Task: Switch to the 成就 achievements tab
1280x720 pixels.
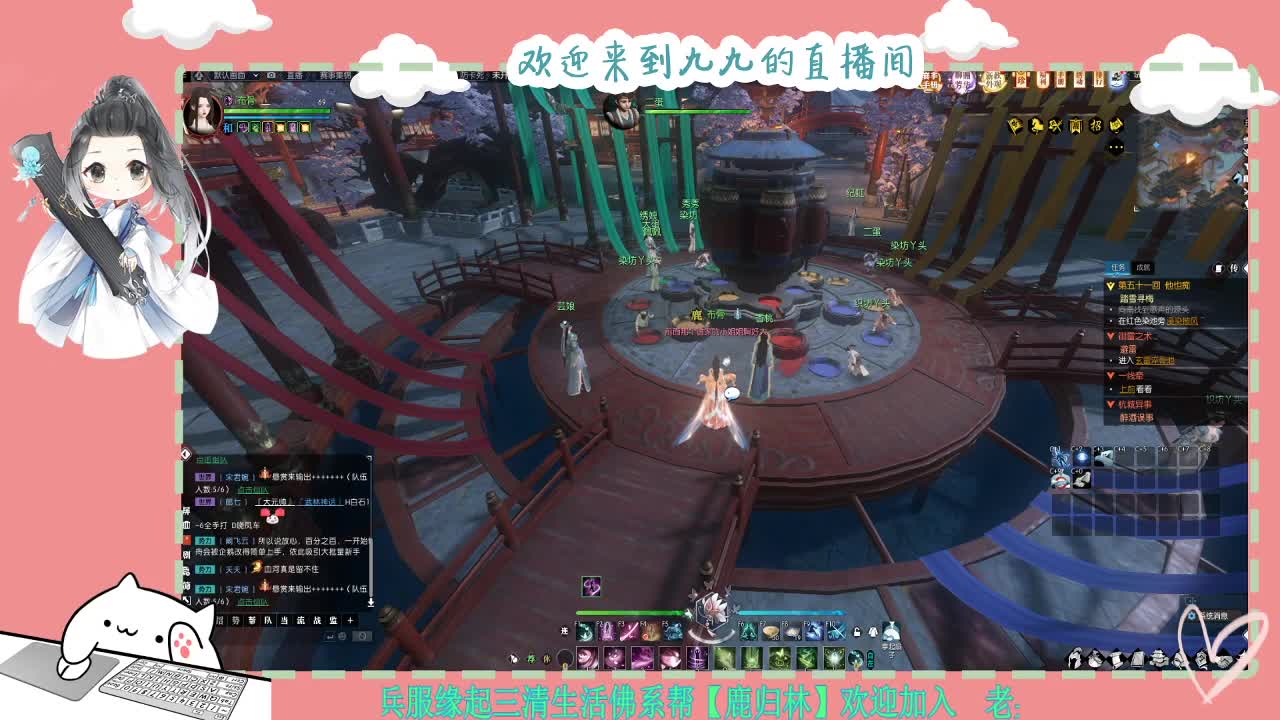Action: [x=1144, y=268]
